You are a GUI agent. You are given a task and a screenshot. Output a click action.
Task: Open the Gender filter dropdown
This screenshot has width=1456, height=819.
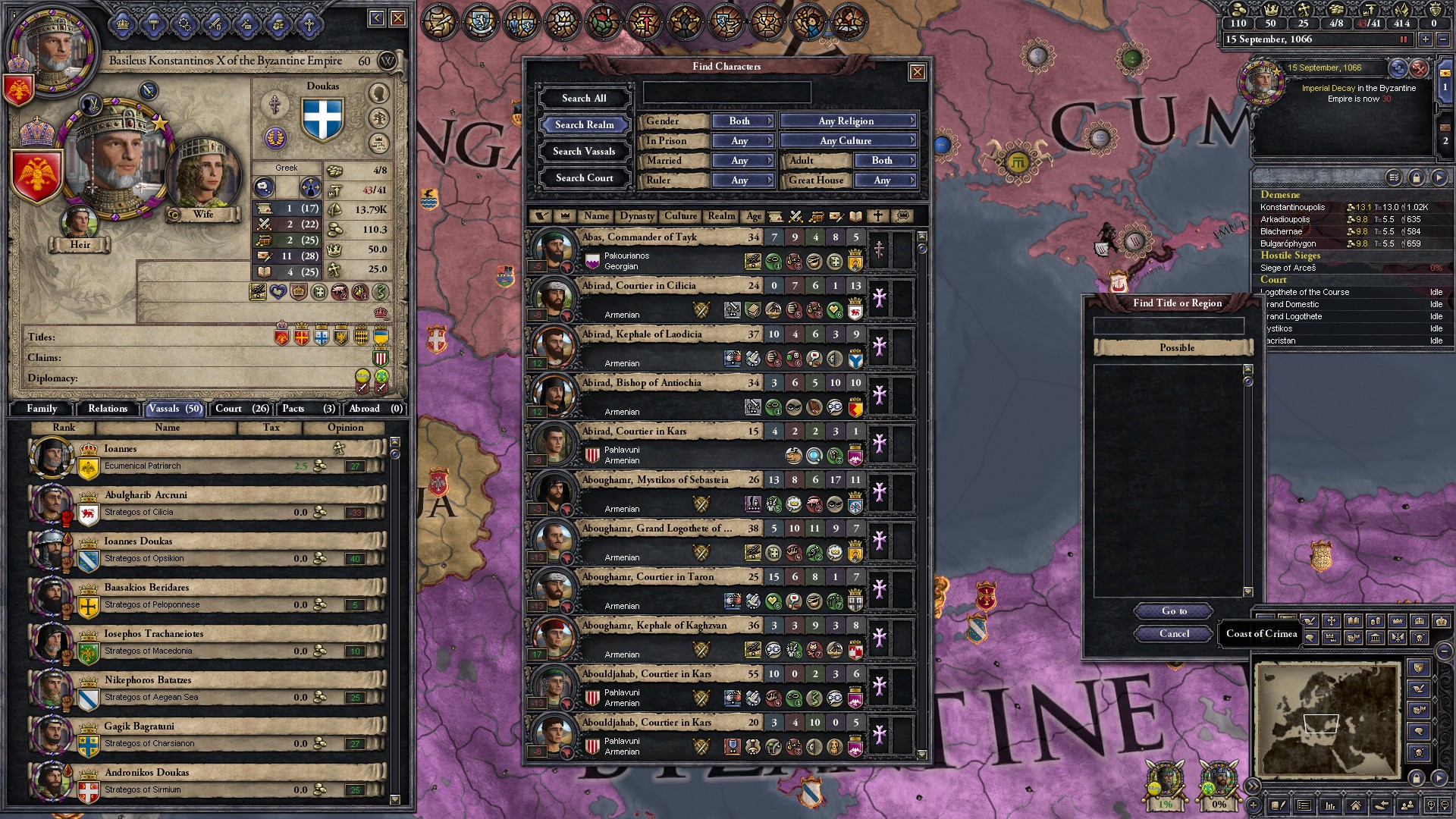tap(742, 121)
